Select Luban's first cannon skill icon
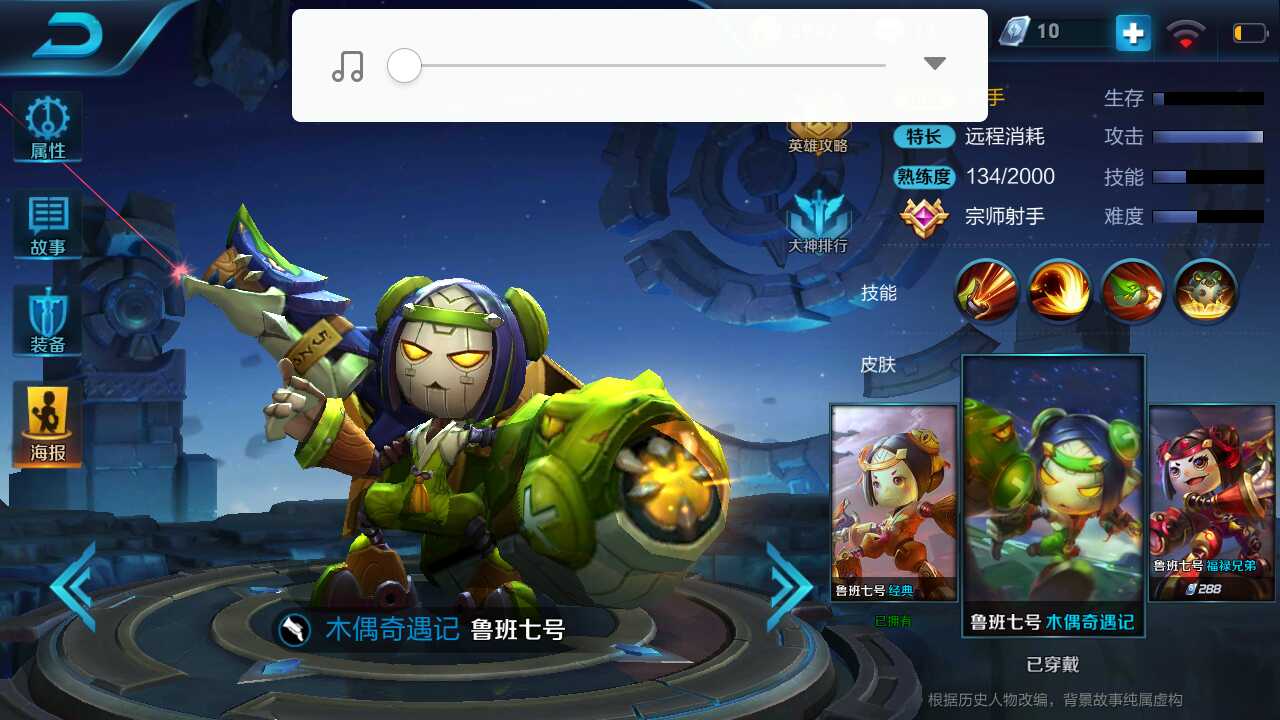 987,291
